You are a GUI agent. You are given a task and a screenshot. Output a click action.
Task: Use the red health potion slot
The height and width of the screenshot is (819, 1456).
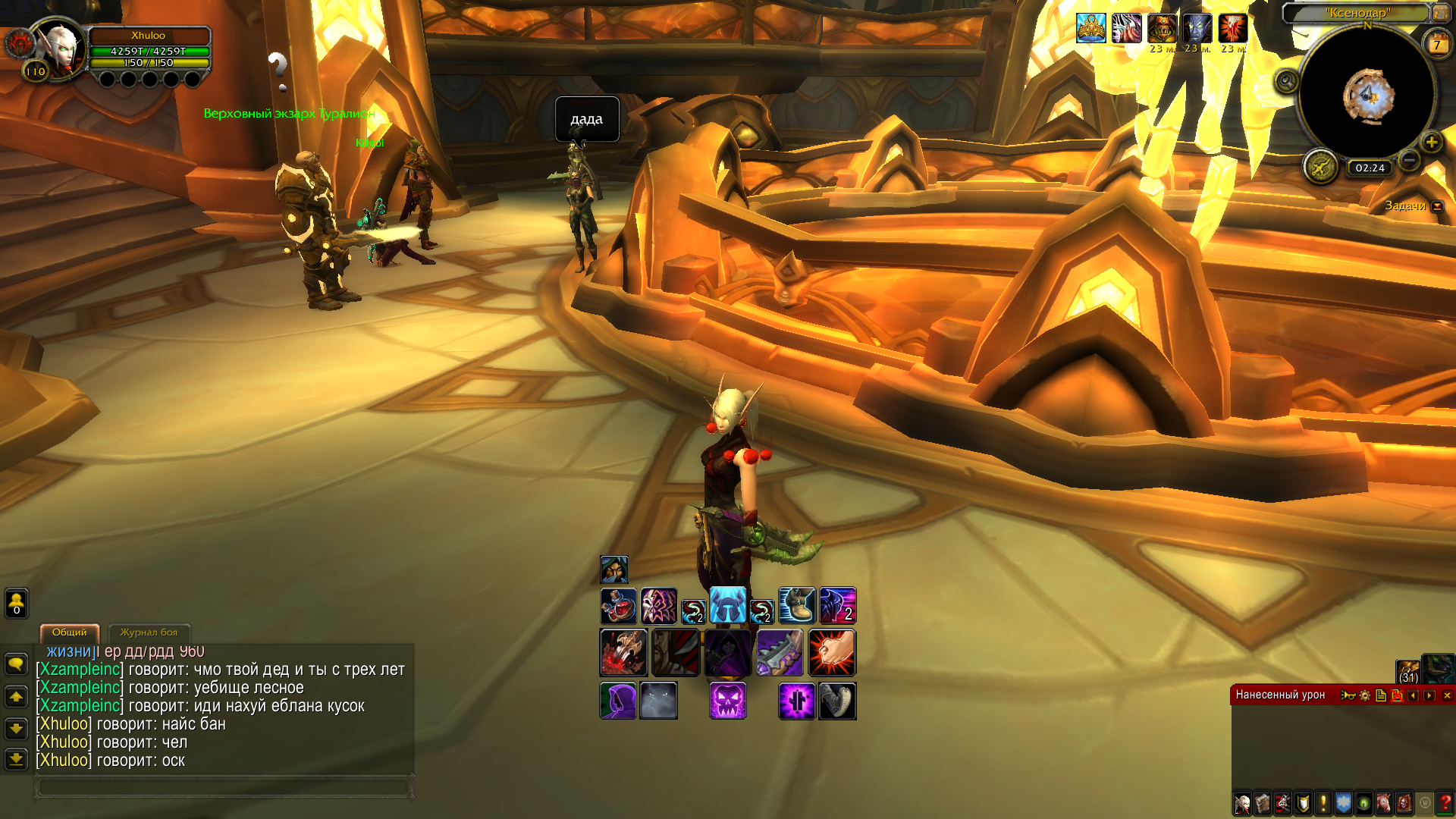pyautogui.click(x=618, y=606)
